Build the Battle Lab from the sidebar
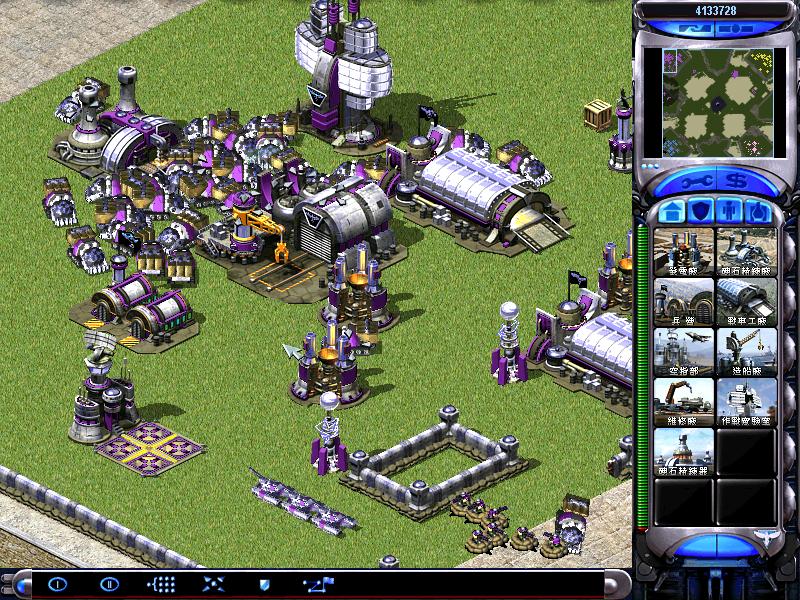The image size is (800, 600). (x=746, y=401)
